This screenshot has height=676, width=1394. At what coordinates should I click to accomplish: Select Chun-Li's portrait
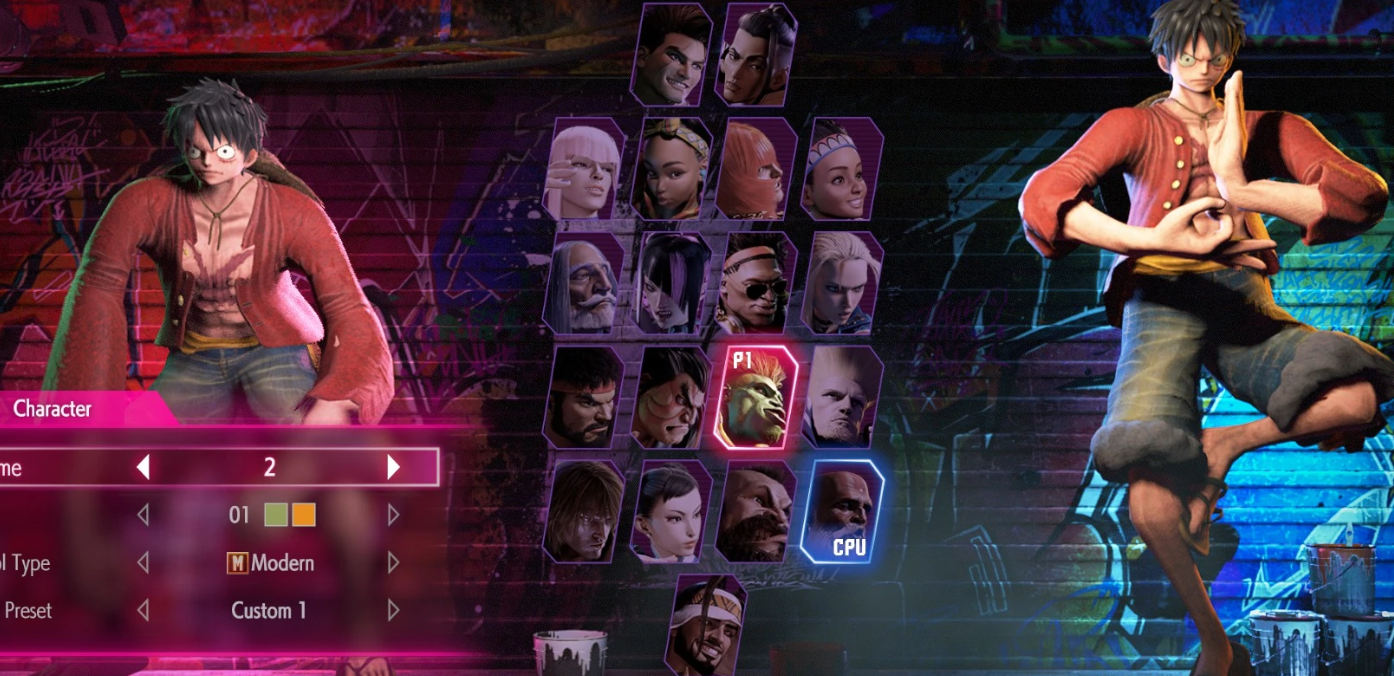coord(670,512)
